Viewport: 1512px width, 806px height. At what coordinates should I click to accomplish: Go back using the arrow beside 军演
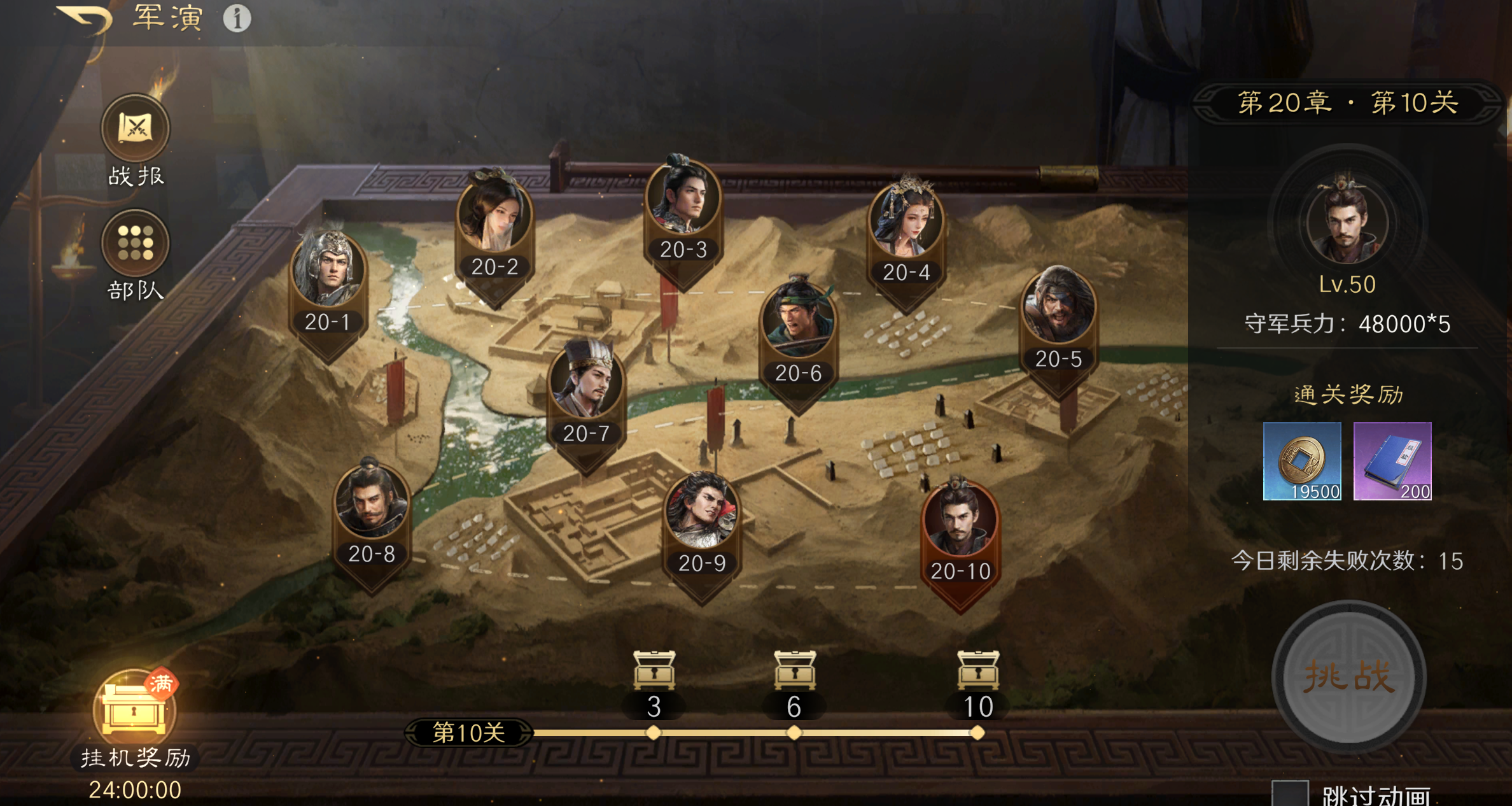(x=86, y=19)
